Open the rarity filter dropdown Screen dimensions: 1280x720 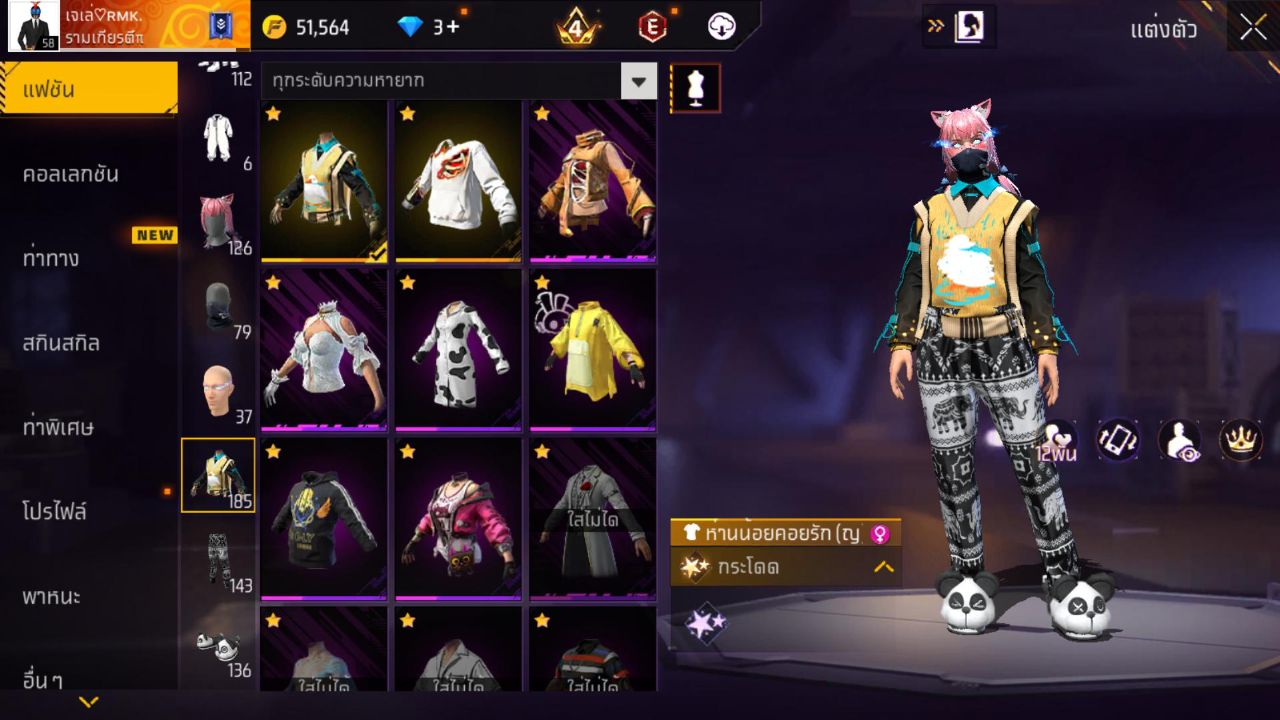[639, 82]
